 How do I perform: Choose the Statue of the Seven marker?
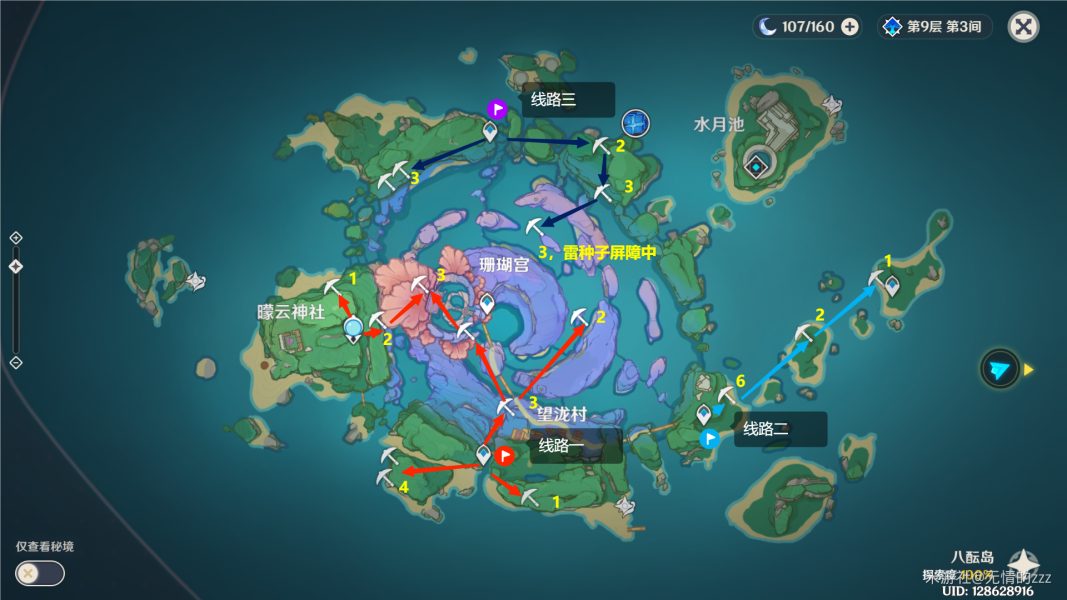click(x=352, y=329)
